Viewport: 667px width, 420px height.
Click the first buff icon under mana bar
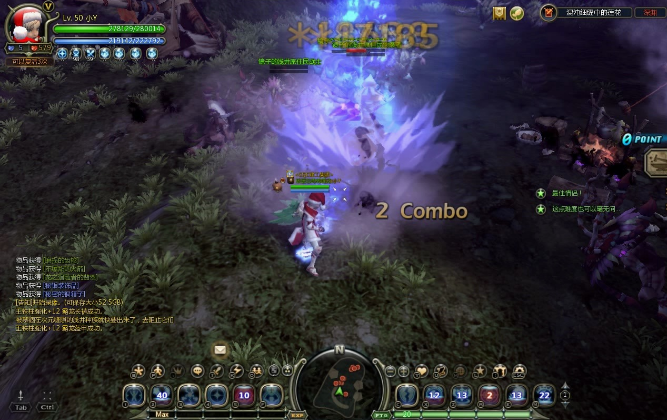[61, 53]
